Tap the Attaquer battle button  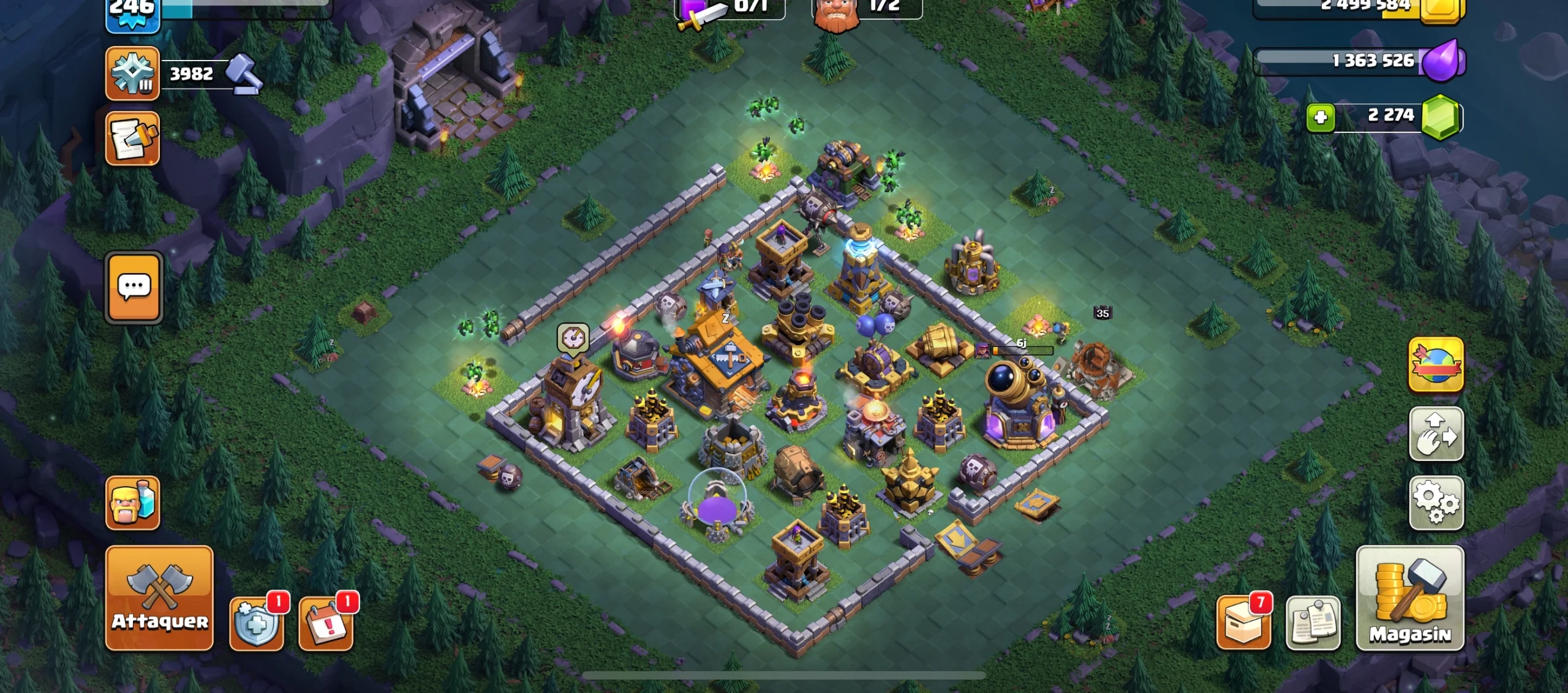159,597
